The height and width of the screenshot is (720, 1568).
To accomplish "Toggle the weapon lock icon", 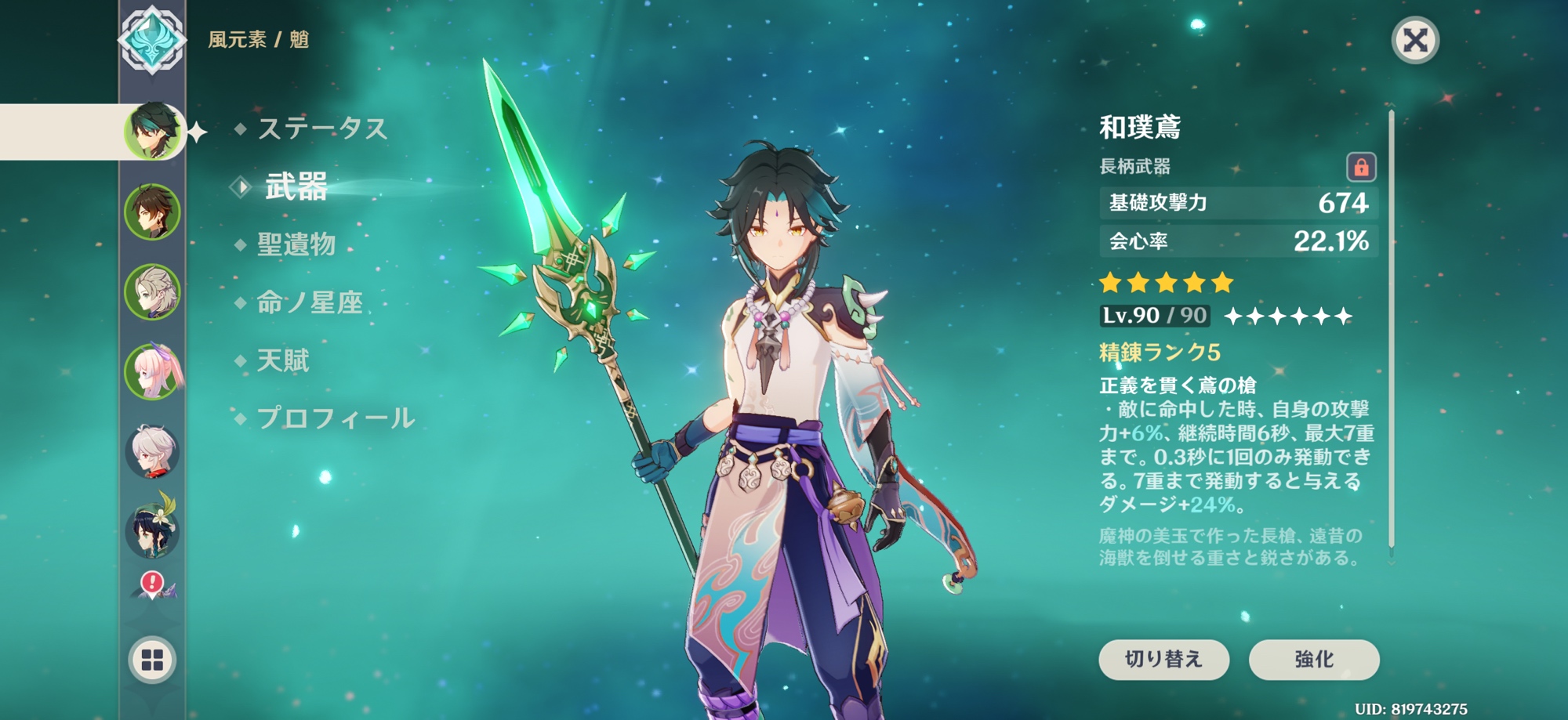I will (x=1361, y=167).
